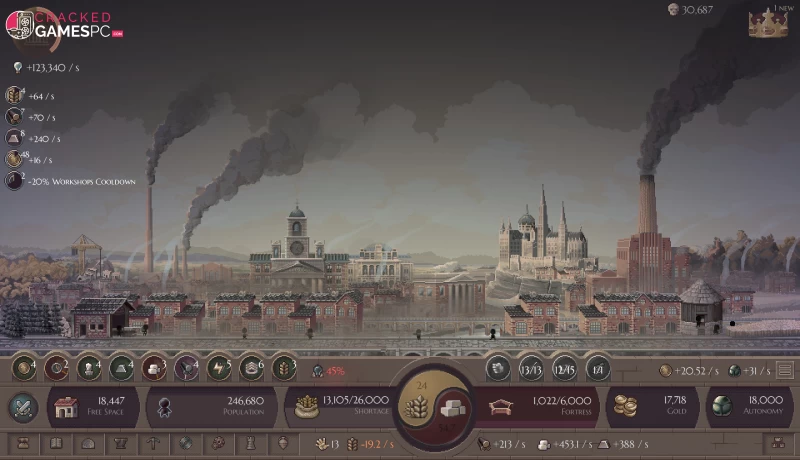Viewport: 800px width, 460px height.
Task: Select the 12/15 round counter button
Action: 565,369
